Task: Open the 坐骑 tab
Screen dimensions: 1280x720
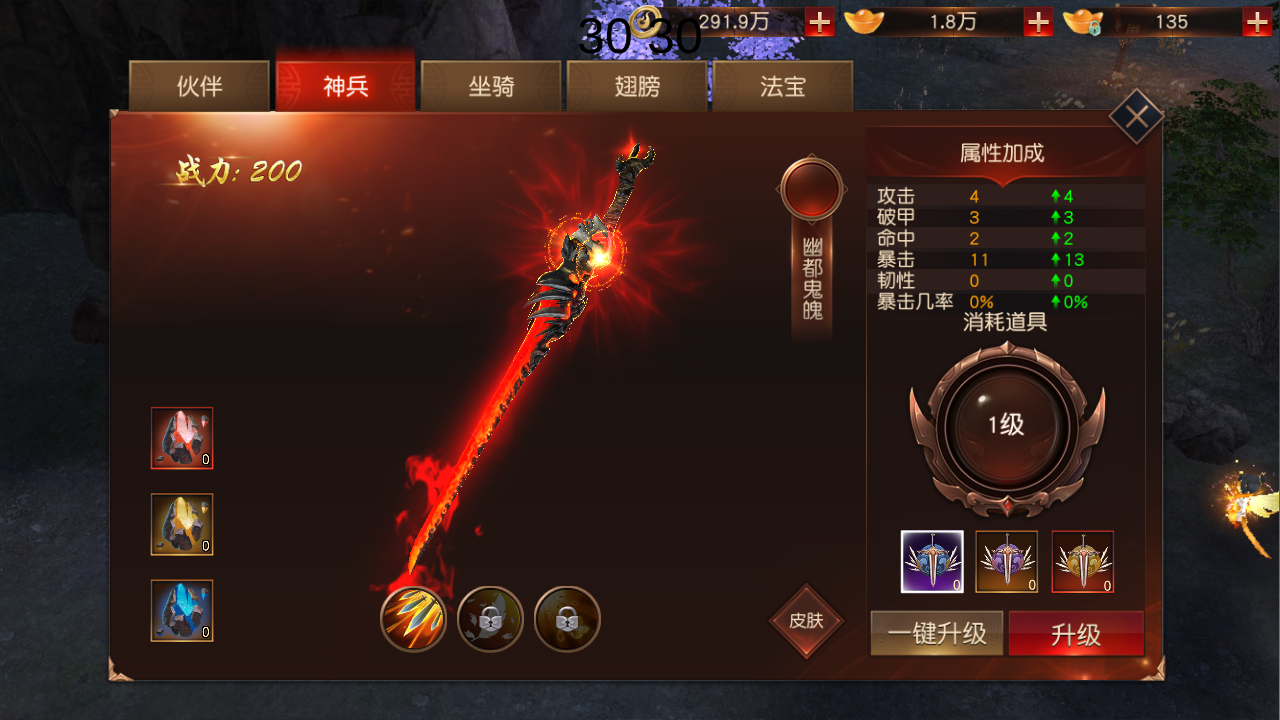Action: pyautogui.click(x=491, y=86)
